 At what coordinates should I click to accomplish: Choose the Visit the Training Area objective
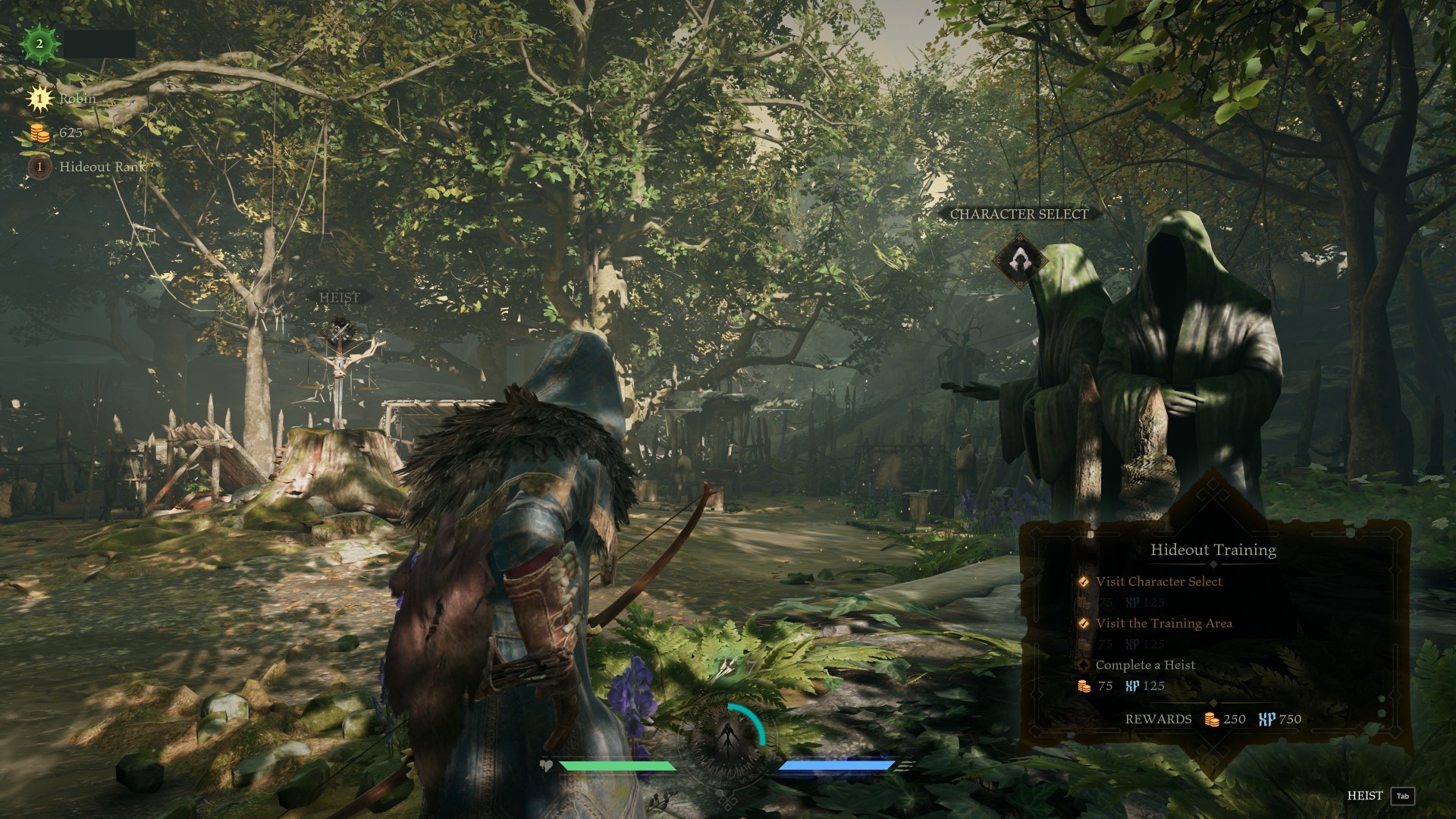1163,623
